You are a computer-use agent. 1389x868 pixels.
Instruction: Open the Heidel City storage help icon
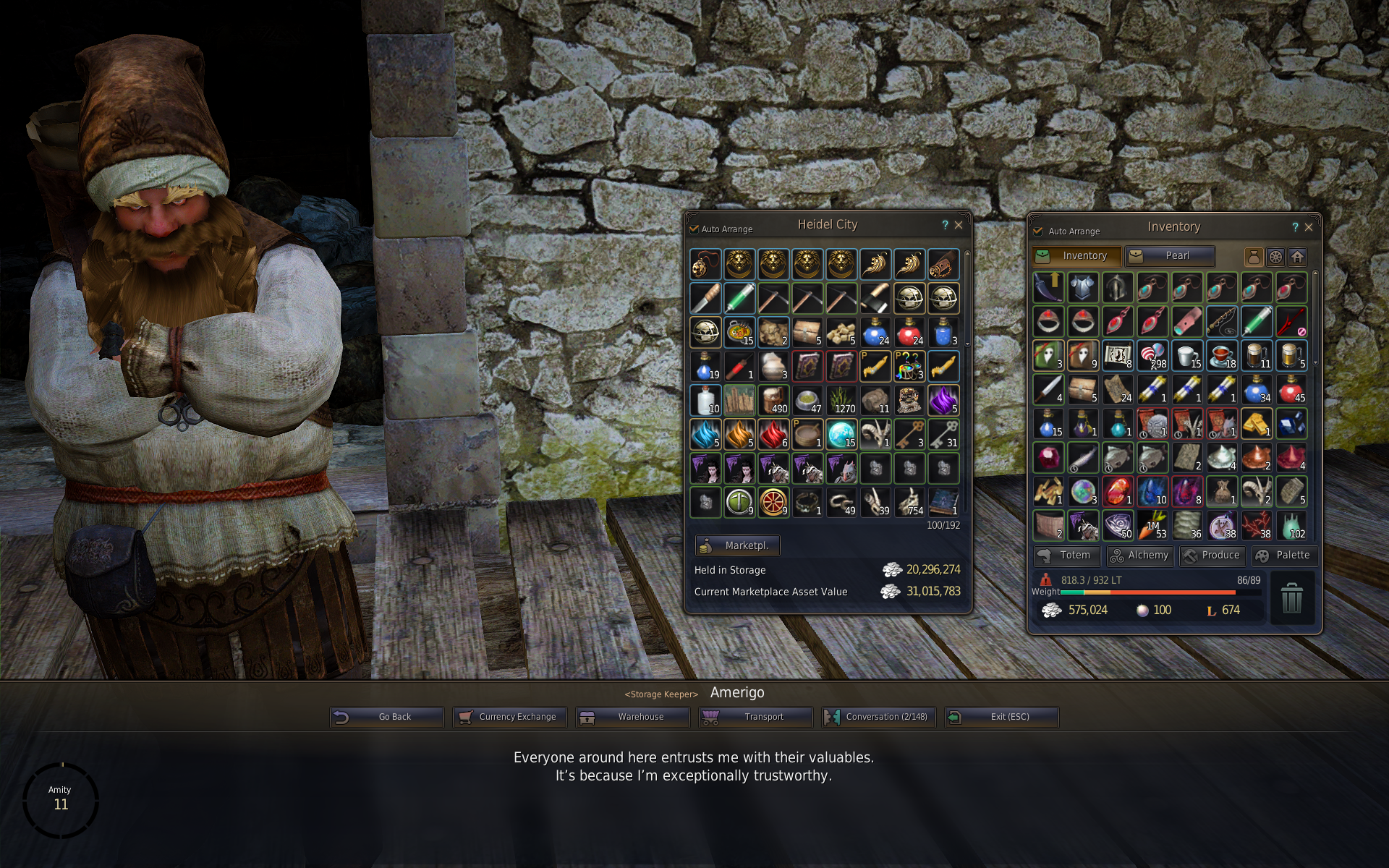click(x=945, y=225)
